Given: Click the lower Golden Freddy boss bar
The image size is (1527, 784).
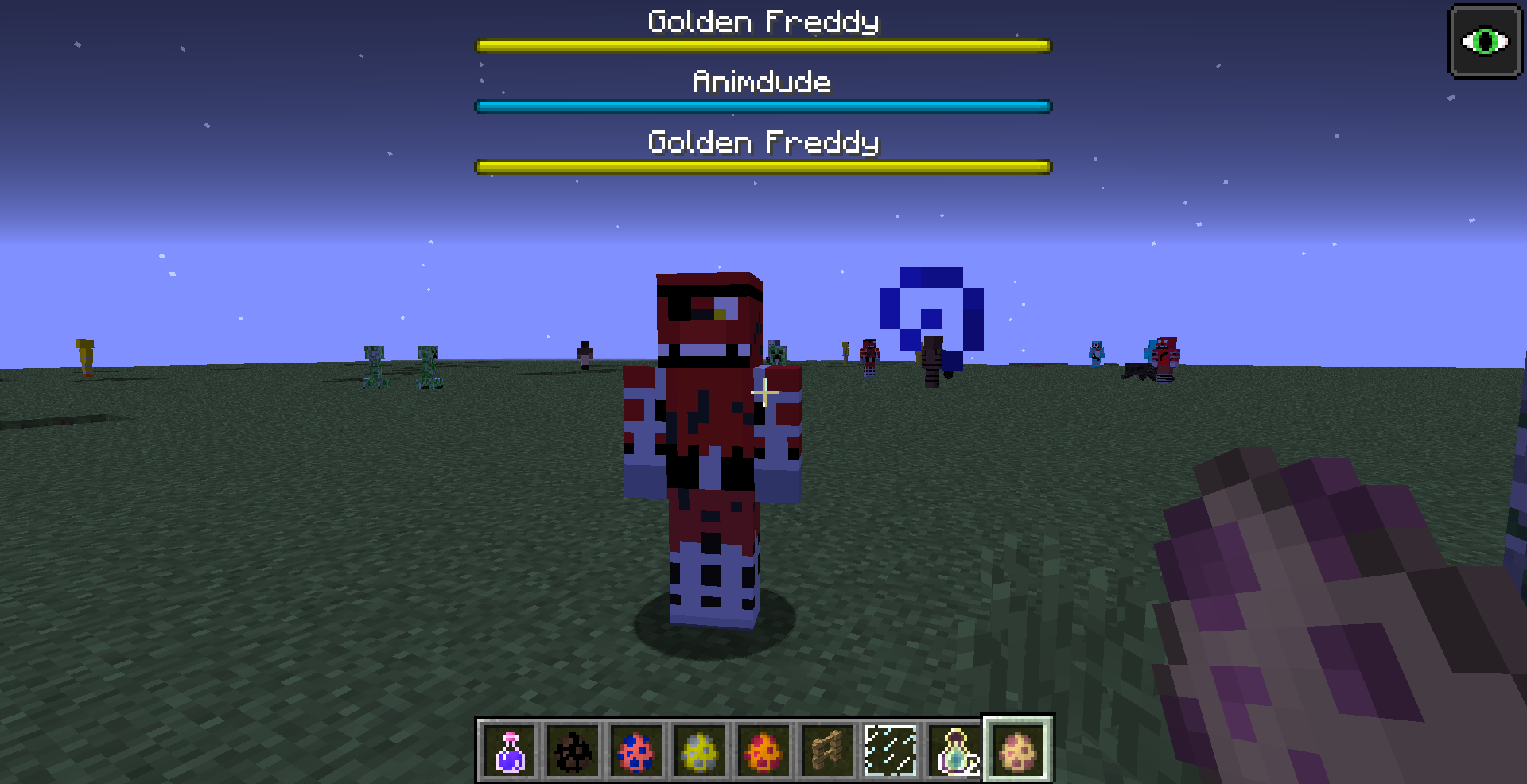Looking at the screenshot, I should (762, 166).
